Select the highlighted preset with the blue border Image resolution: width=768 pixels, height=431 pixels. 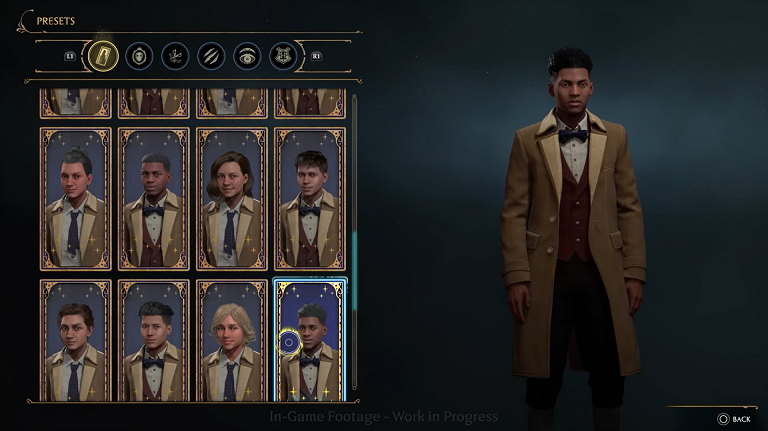click(x=310, y=341)
